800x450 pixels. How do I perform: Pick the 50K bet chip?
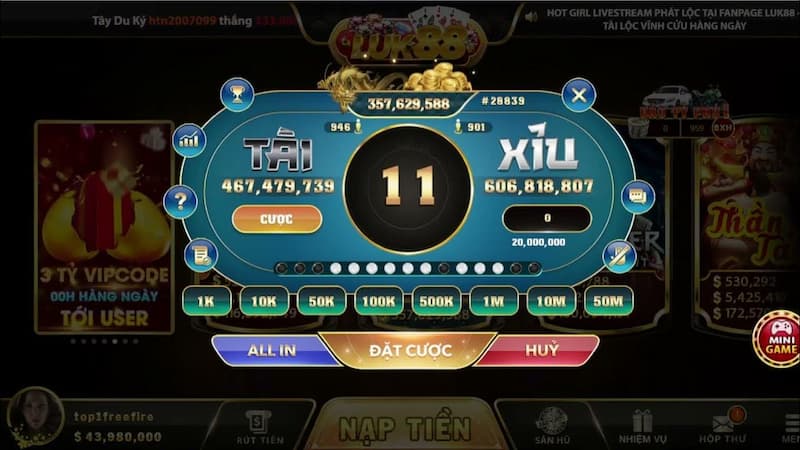tap(322, 300)
